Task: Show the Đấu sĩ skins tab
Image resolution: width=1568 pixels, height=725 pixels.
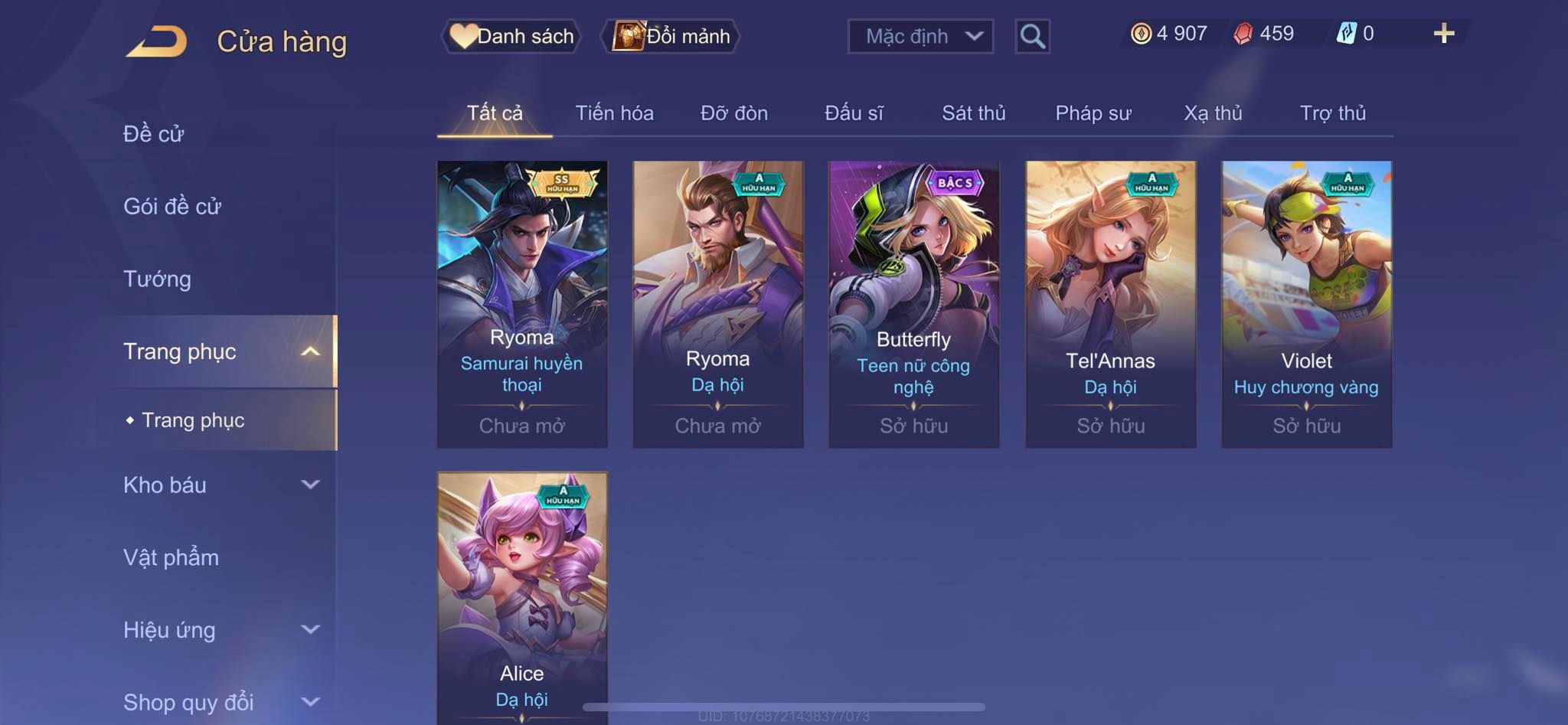Action: (854, 113)
